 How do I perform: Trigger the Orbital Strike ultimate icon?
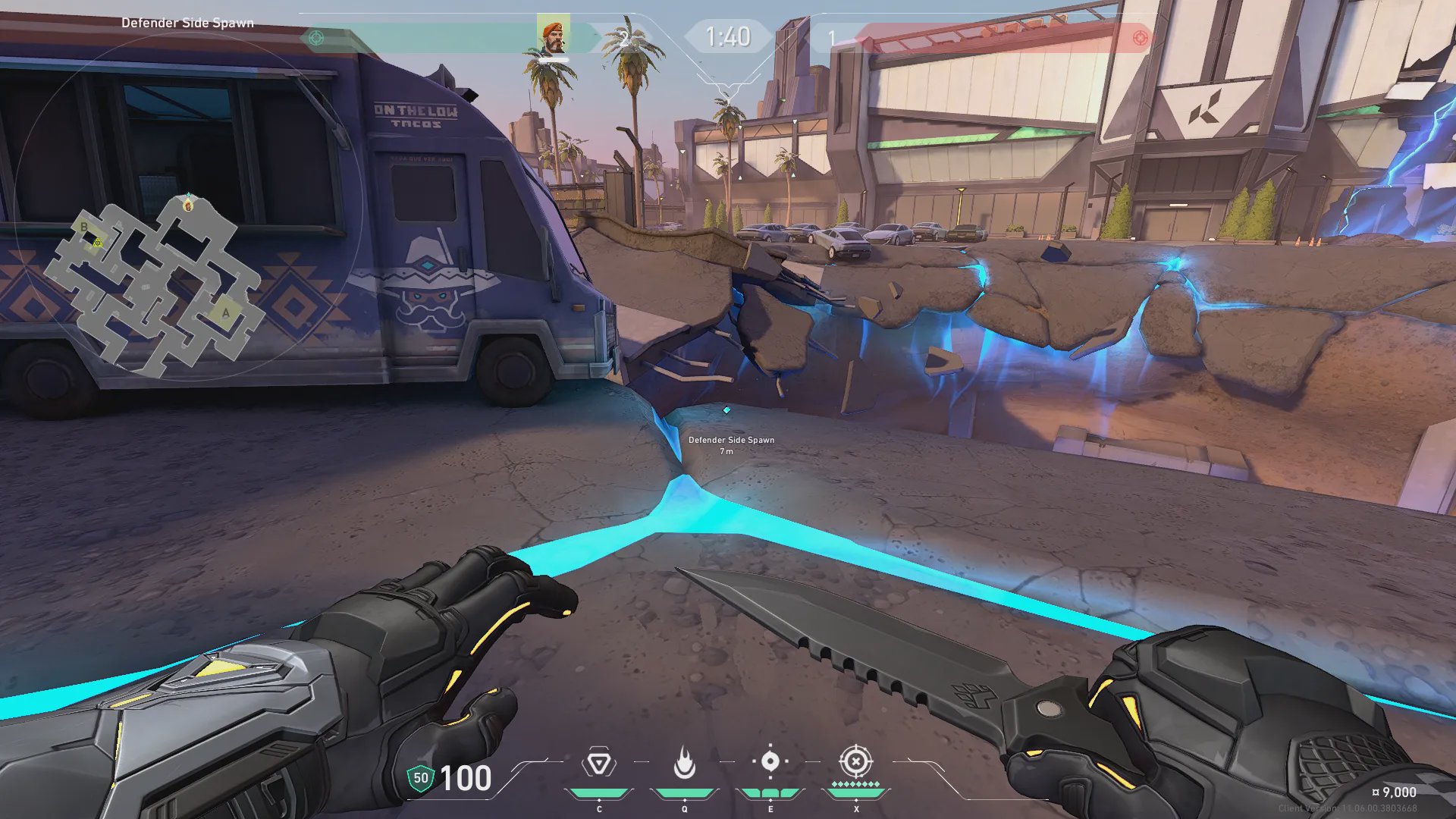pos(855,761)
